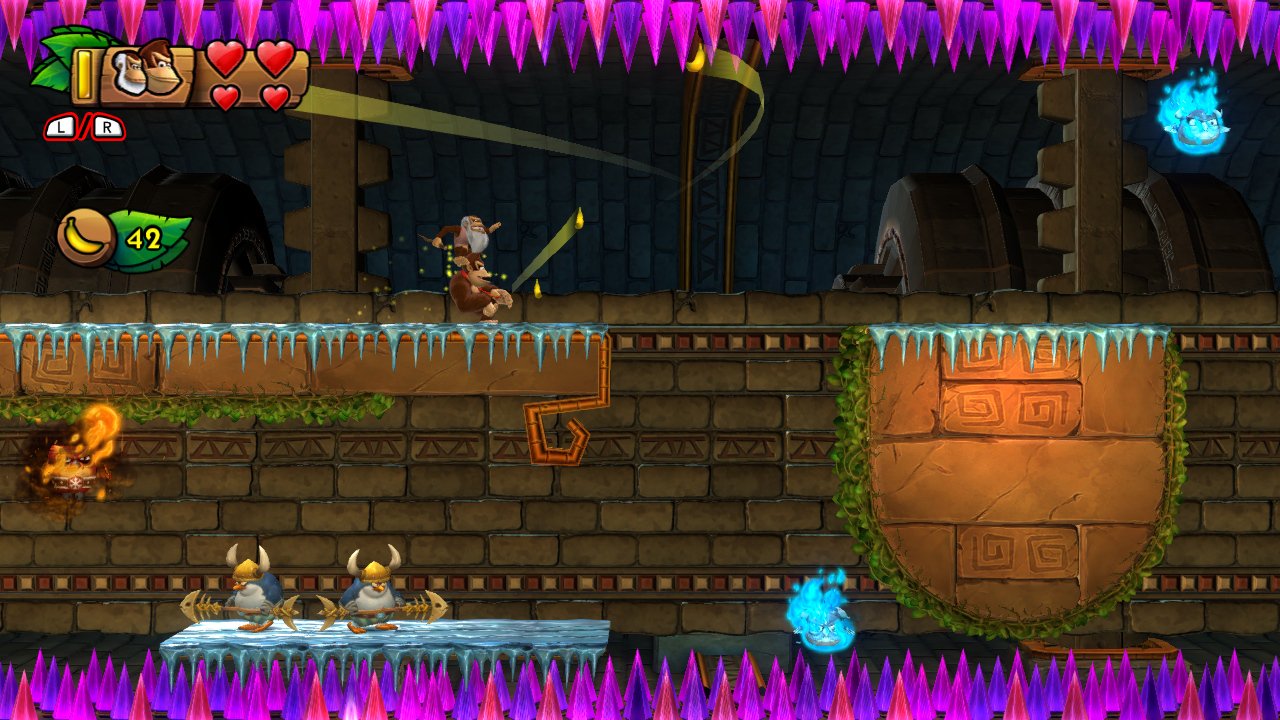Click the Donkey Kong and Cranky portrait badge
This screenshot has width=1280, height=720.
147,72
